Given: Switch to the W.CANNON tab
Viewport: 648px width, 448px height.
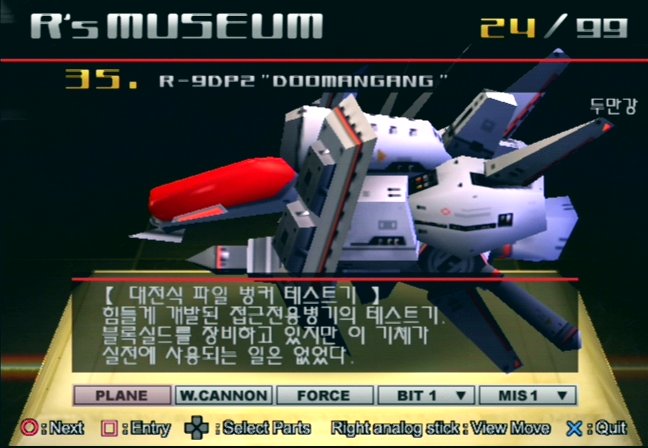Looking at the screenshot, I should coord(222,395).
